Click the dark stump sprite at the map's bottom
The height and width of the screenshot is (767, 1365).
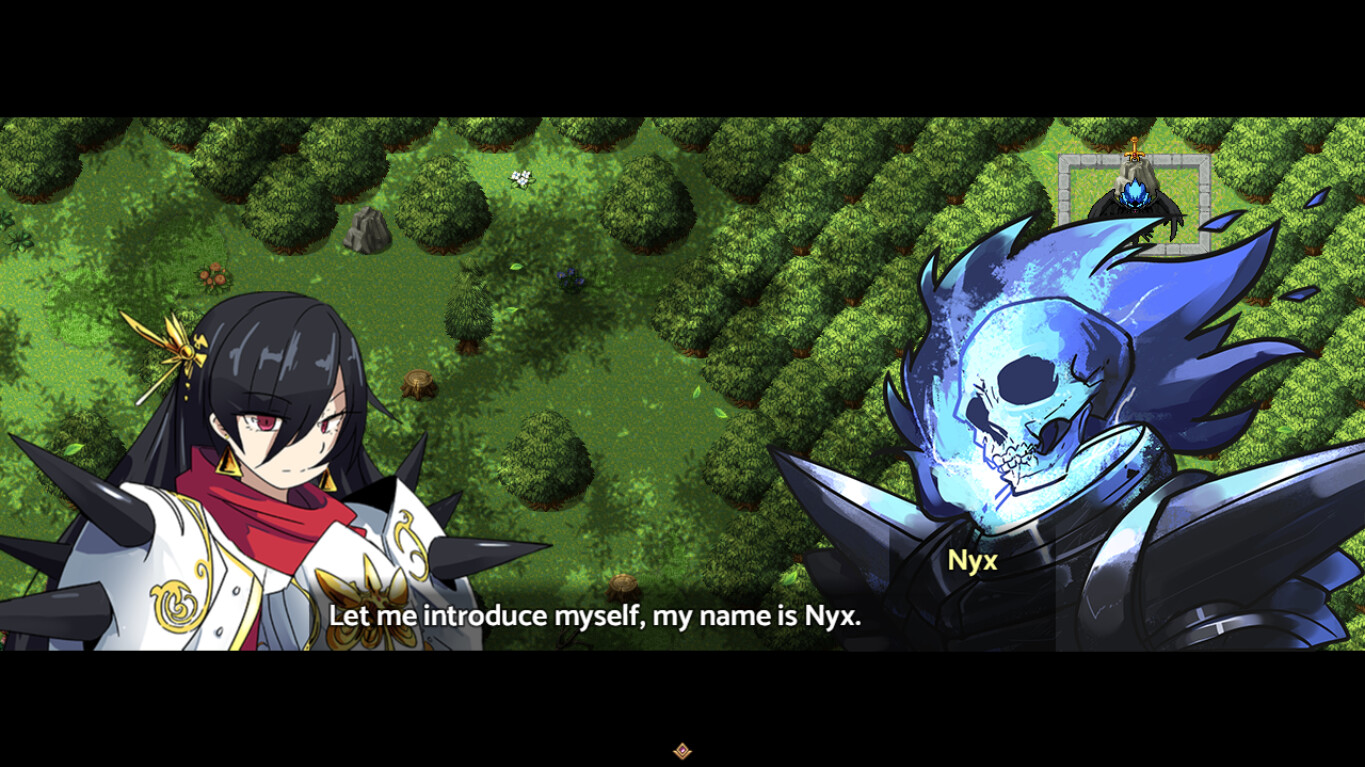click(623, 587)
